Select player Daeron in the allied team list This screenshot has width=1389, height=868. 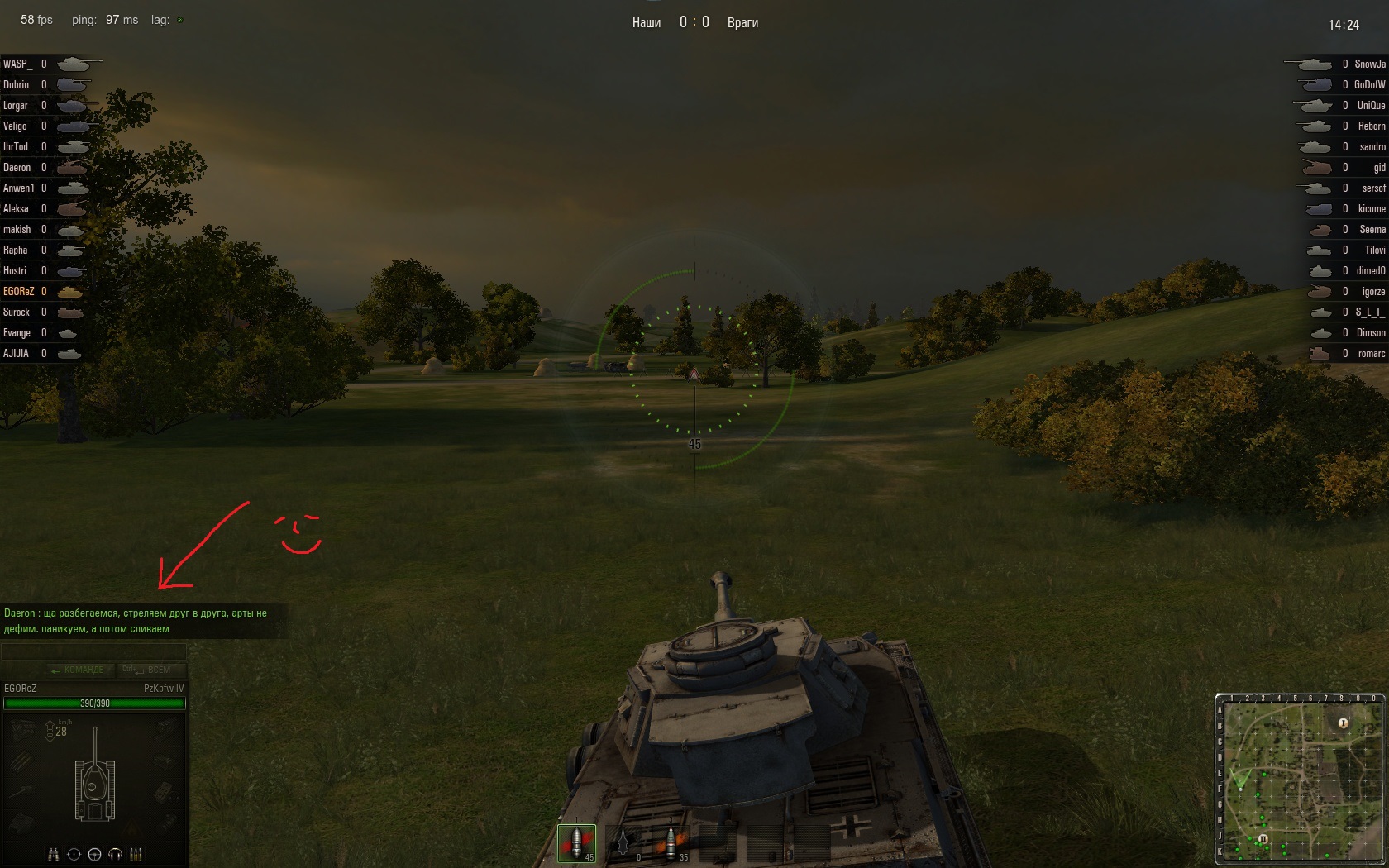tap(17, 168)
